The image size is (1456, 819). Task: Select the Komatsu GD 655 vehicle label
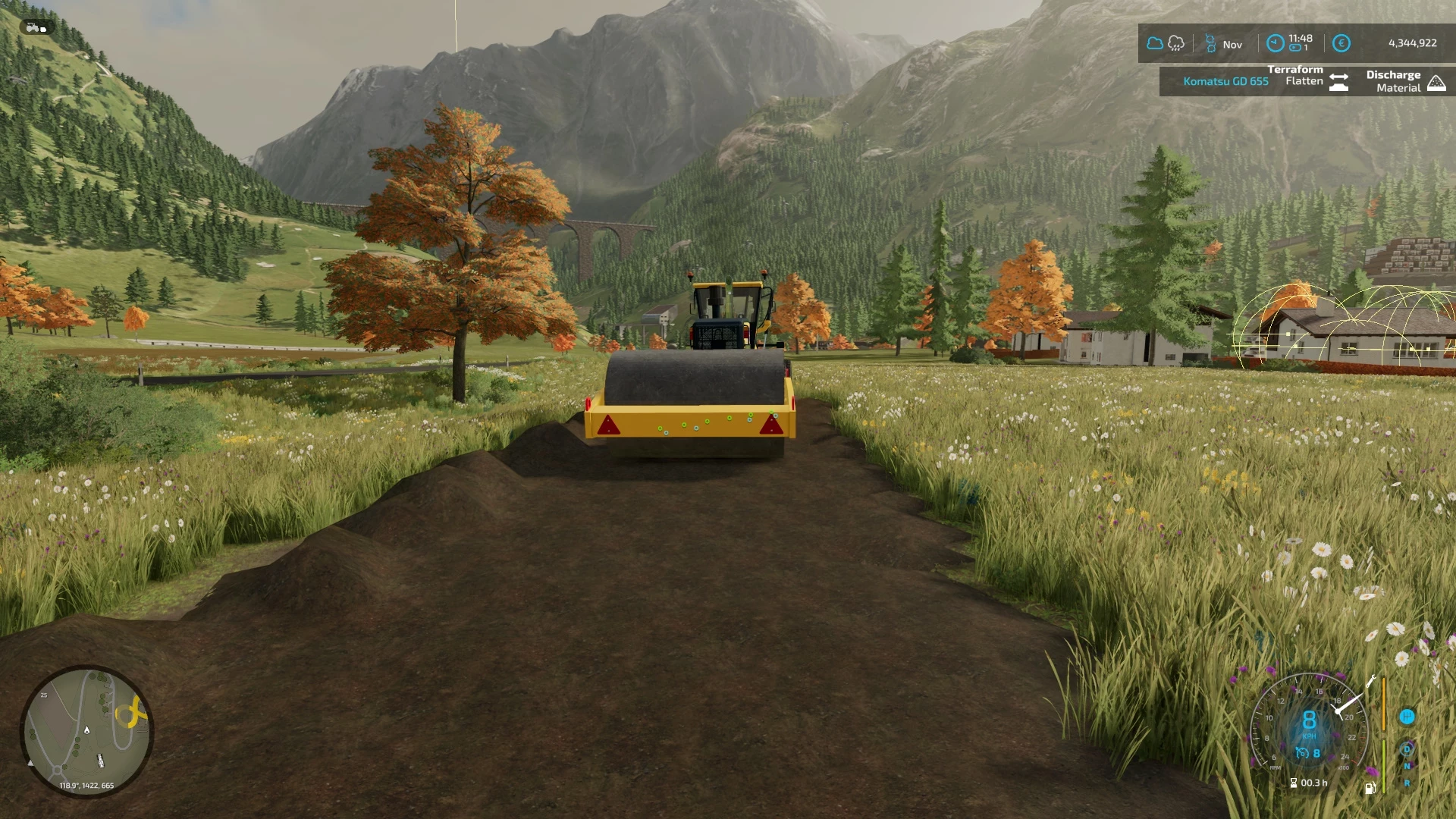coord(1226,82)
